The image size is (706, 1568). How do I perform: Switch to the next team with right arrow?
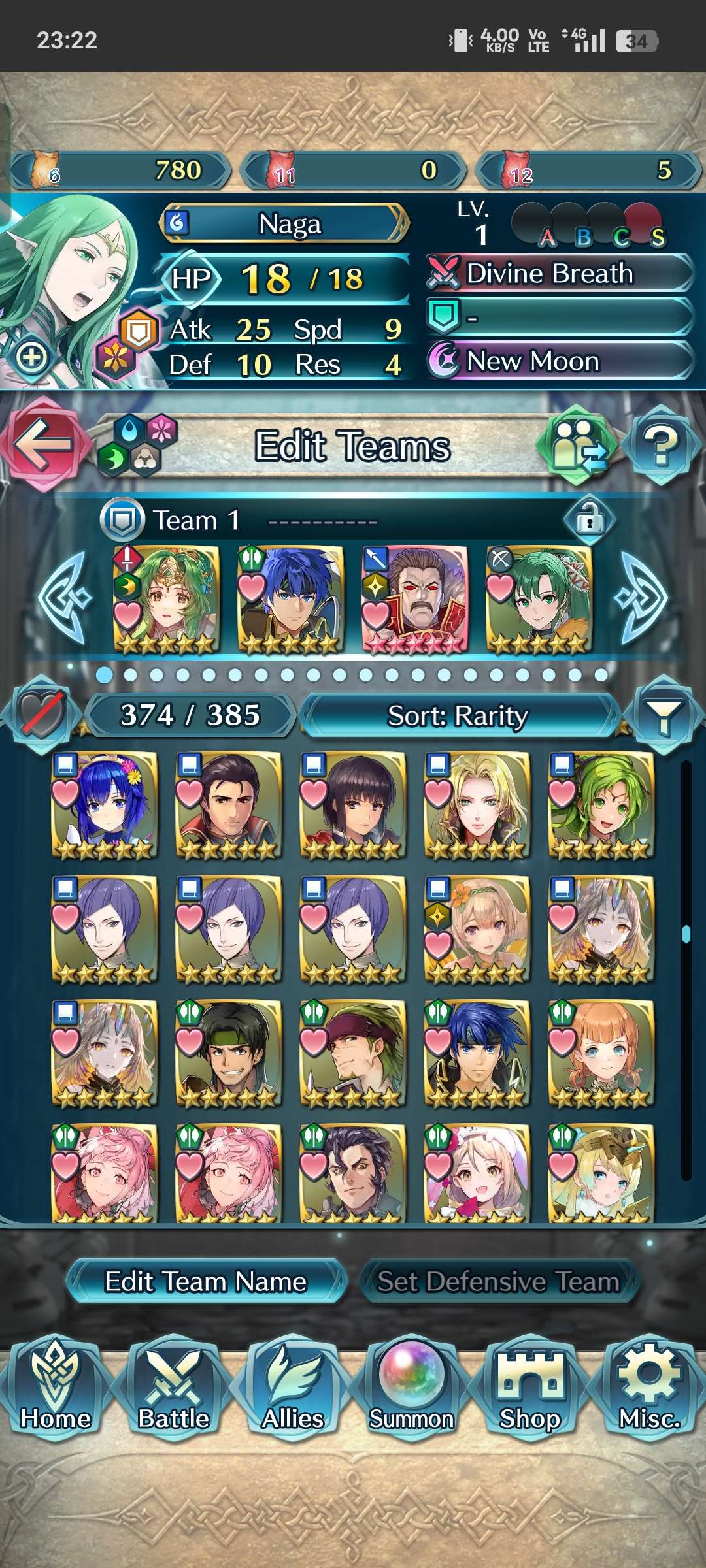[x=642, y=598]
